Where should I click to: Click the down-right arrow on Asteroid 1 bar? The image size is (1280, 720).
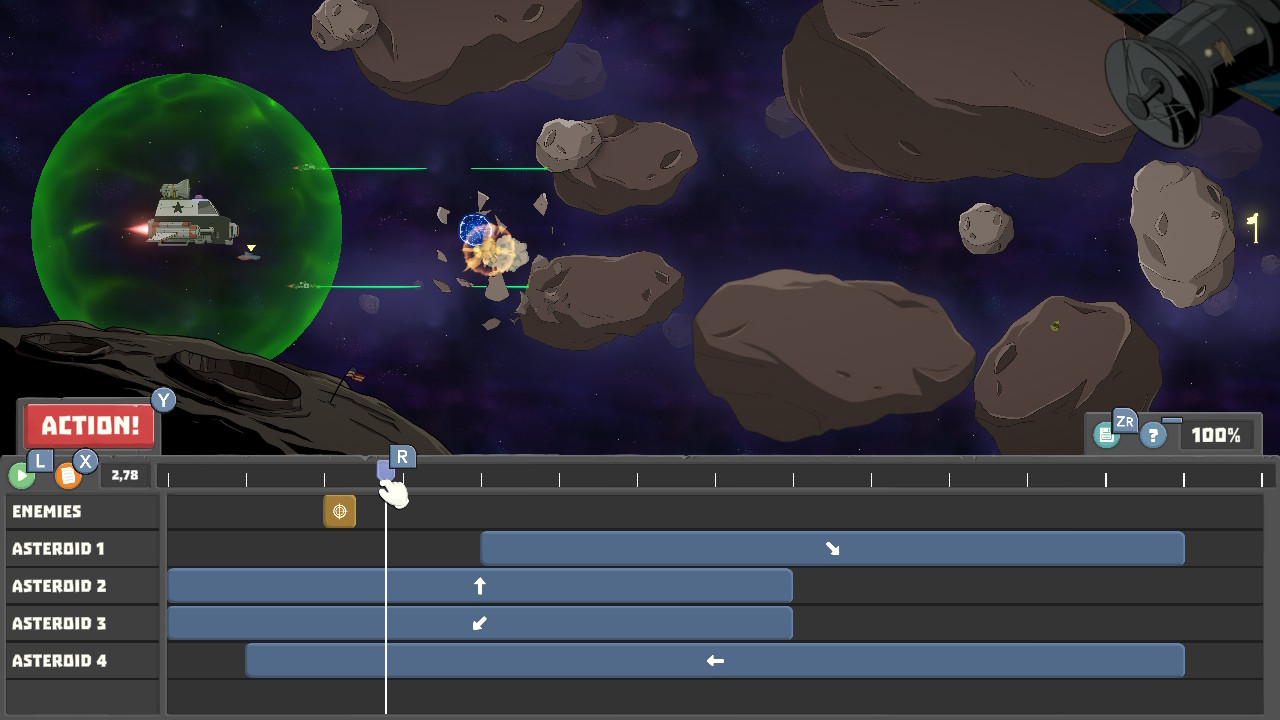(832, 548)
